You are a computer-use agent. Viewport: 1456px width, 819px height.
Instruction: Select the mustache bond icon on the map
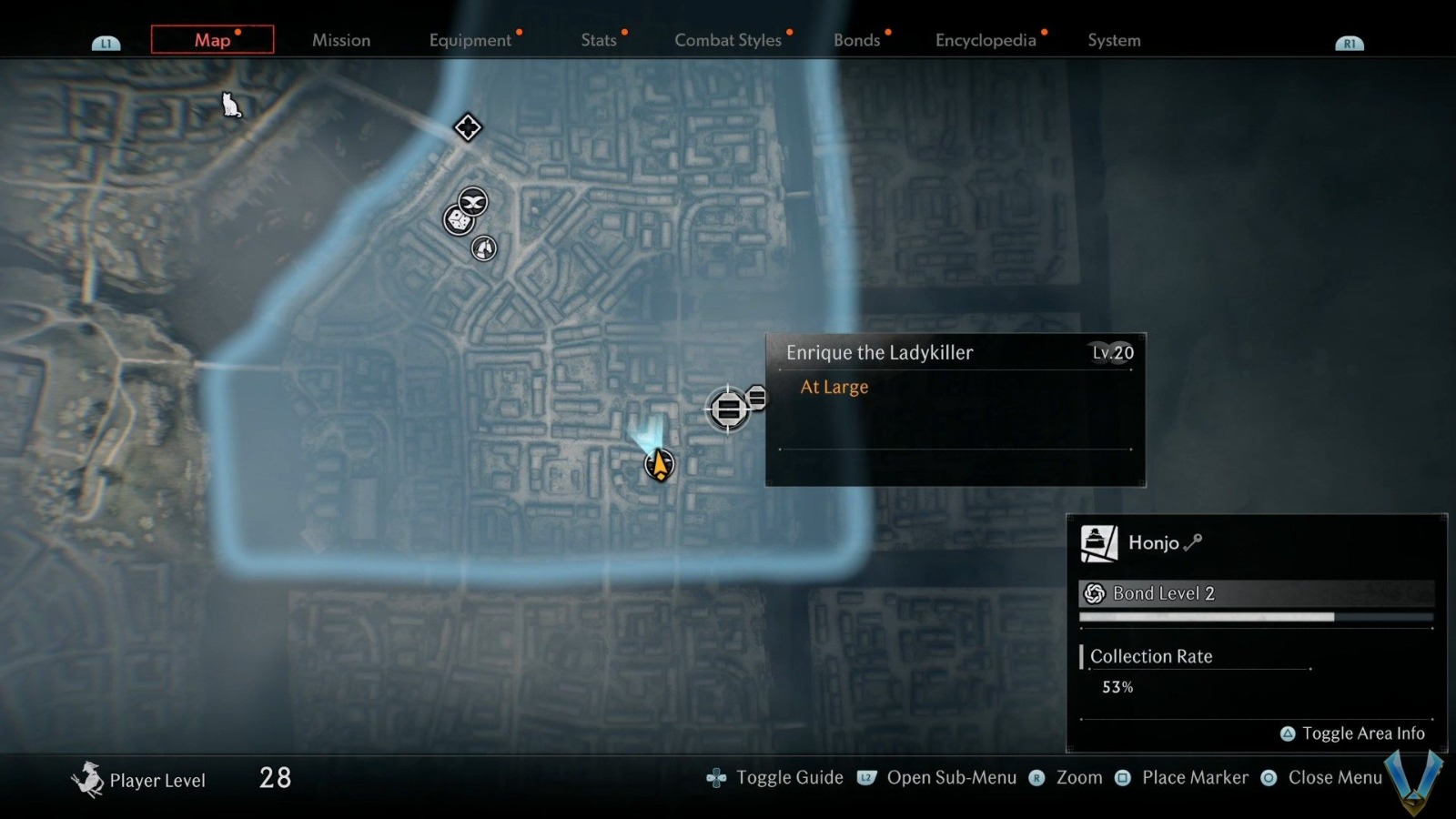pyautogui.click(x=472, y=202)
